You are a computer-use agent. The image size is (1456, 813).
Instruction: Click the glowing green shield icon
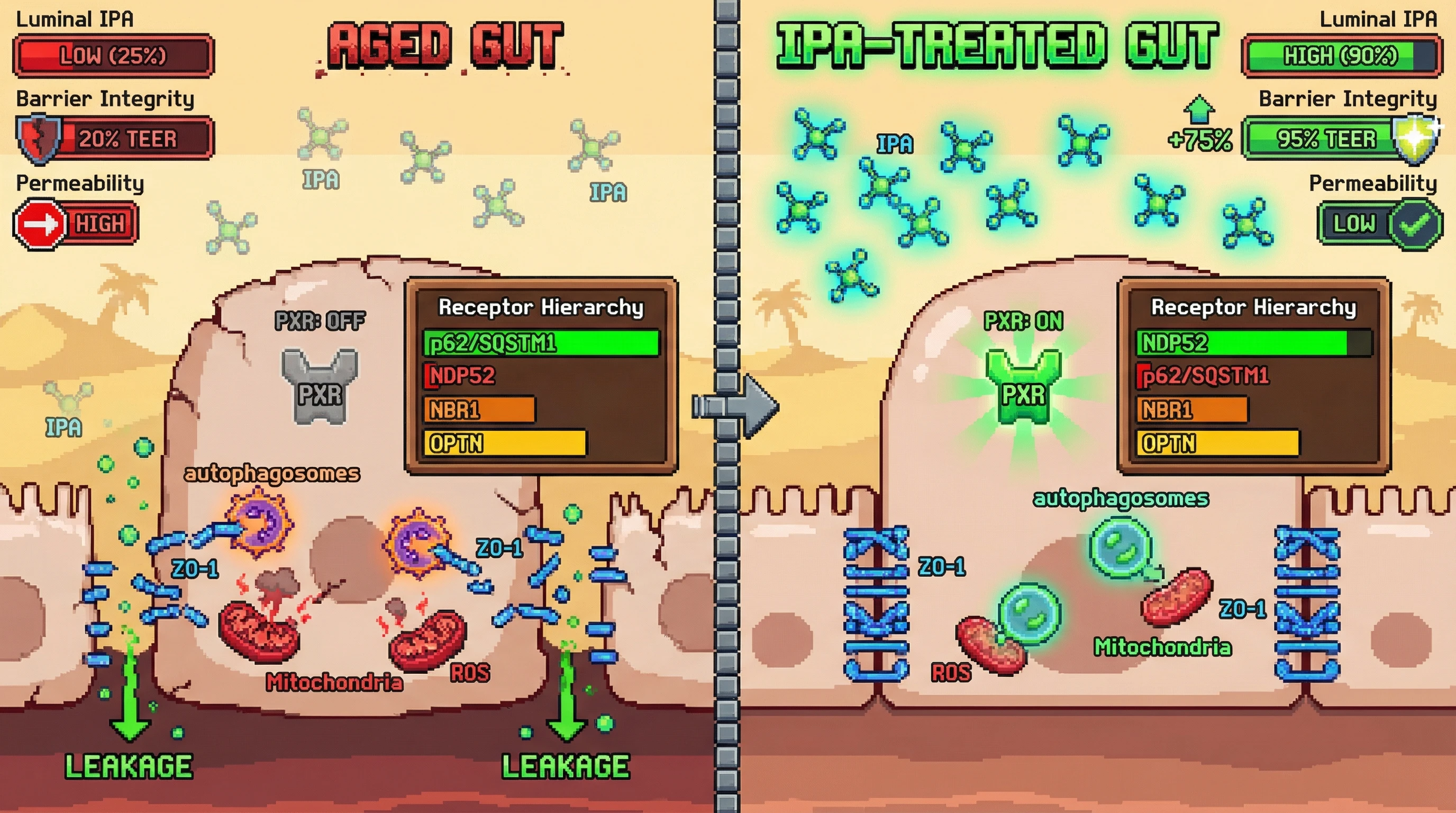(1415, 138)
